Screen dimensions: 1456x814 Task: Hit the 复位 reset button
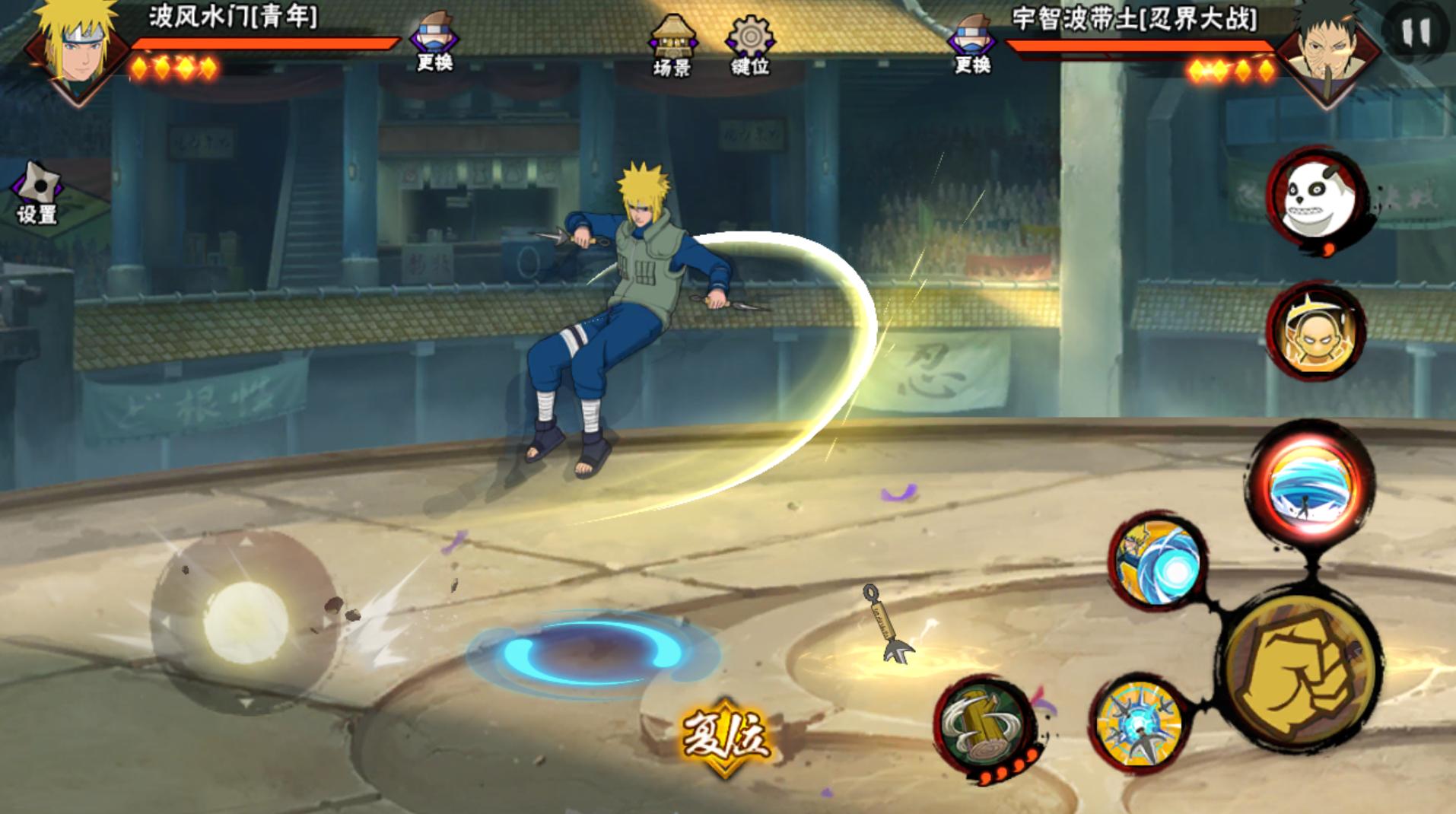coord(725,735)
